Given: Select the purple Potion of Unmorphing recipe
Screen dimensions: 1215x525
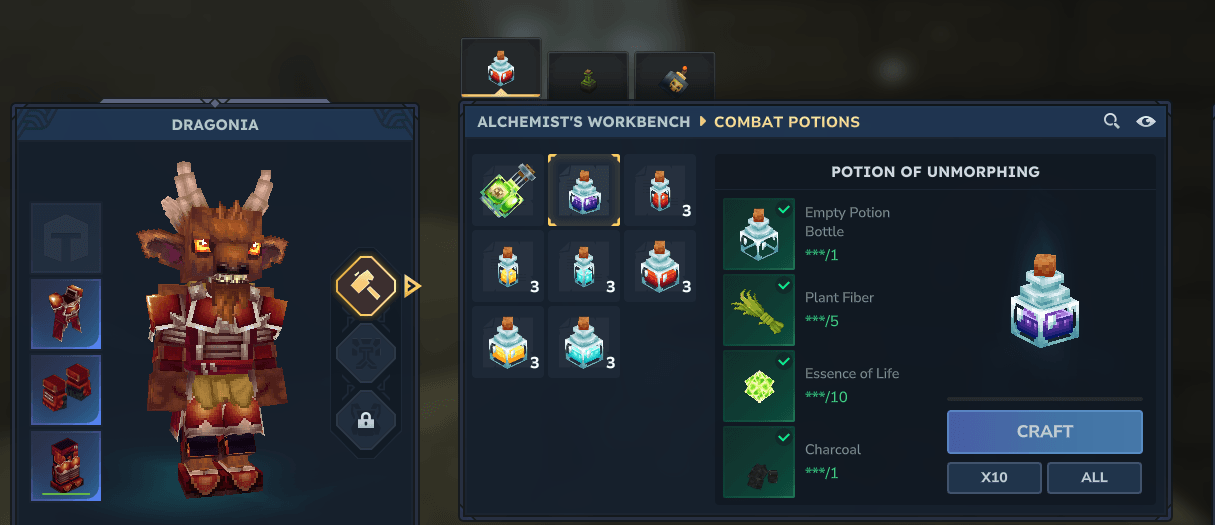Looking at the screenshot, I should point(584,190).
